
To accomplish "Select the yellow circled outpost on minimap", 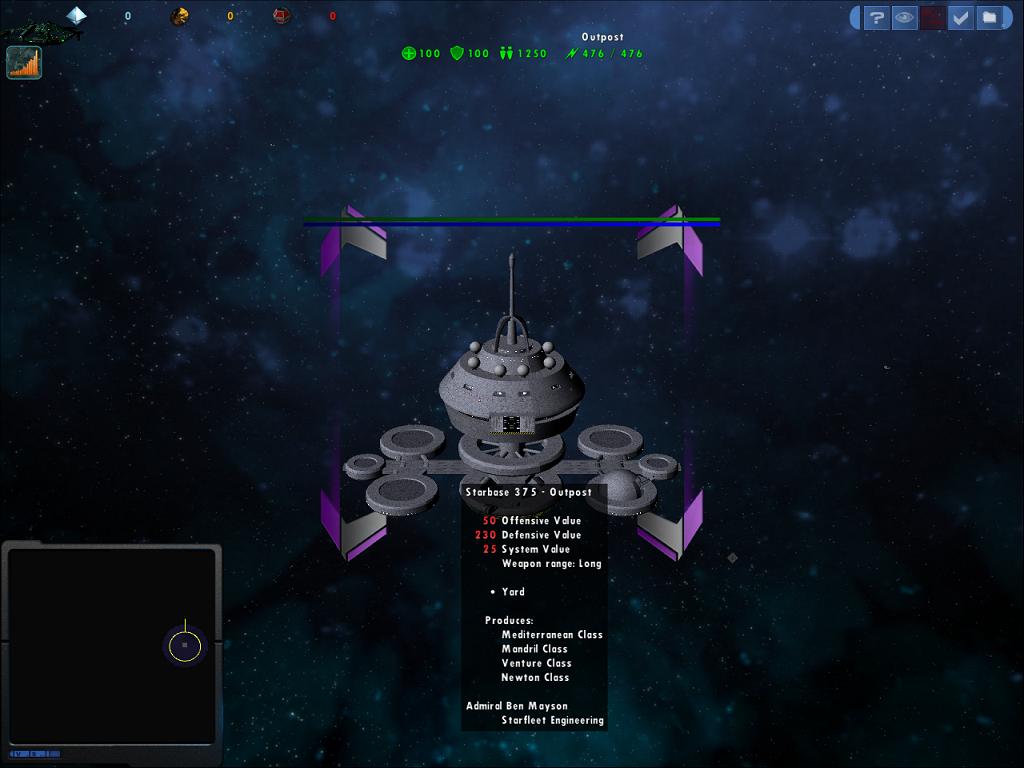I will pos(184,646).
